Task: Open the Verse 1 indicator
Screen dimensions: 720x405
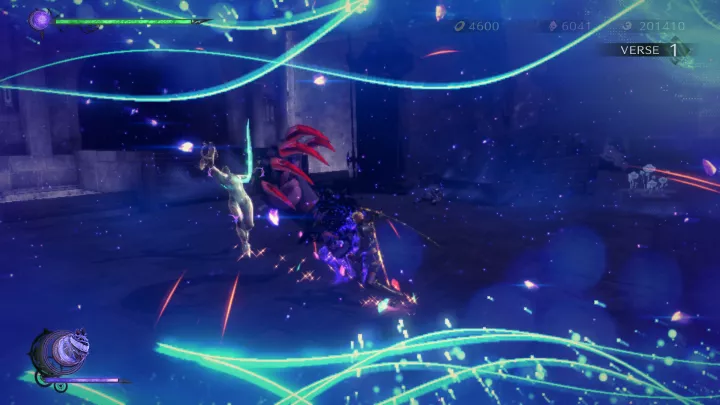Action: pos(650,49)
